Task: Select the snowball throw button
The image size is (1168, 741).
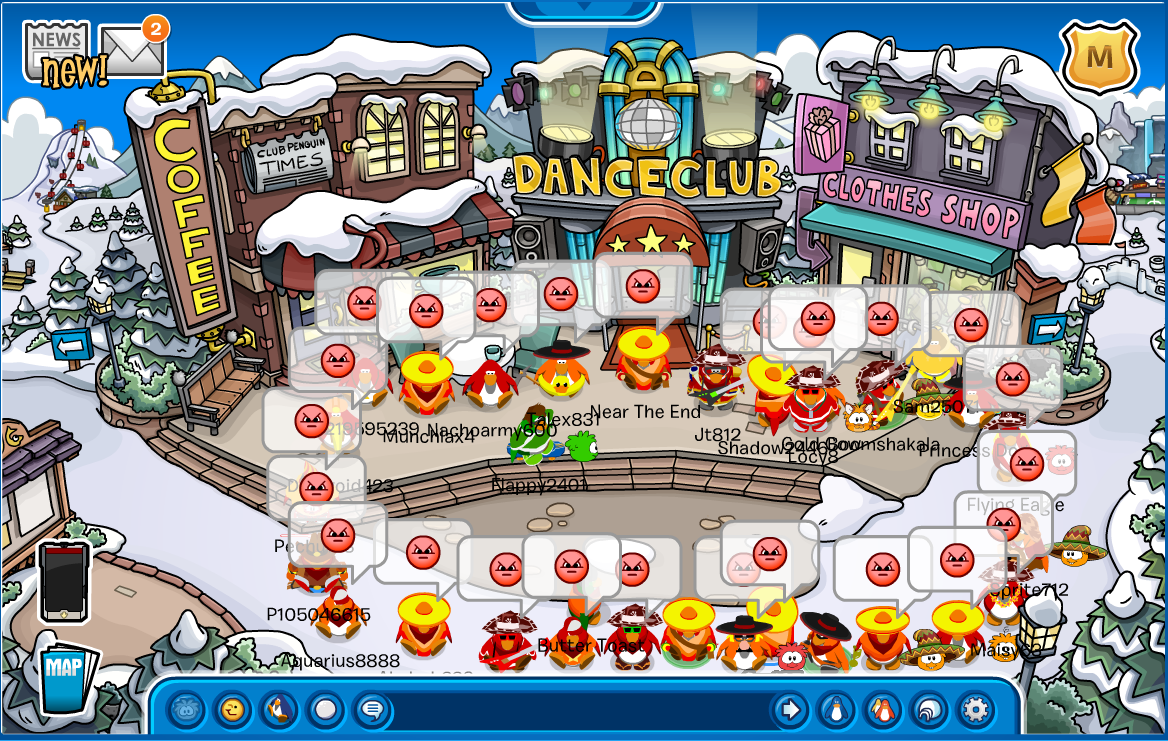Action: tap(326, 711)
